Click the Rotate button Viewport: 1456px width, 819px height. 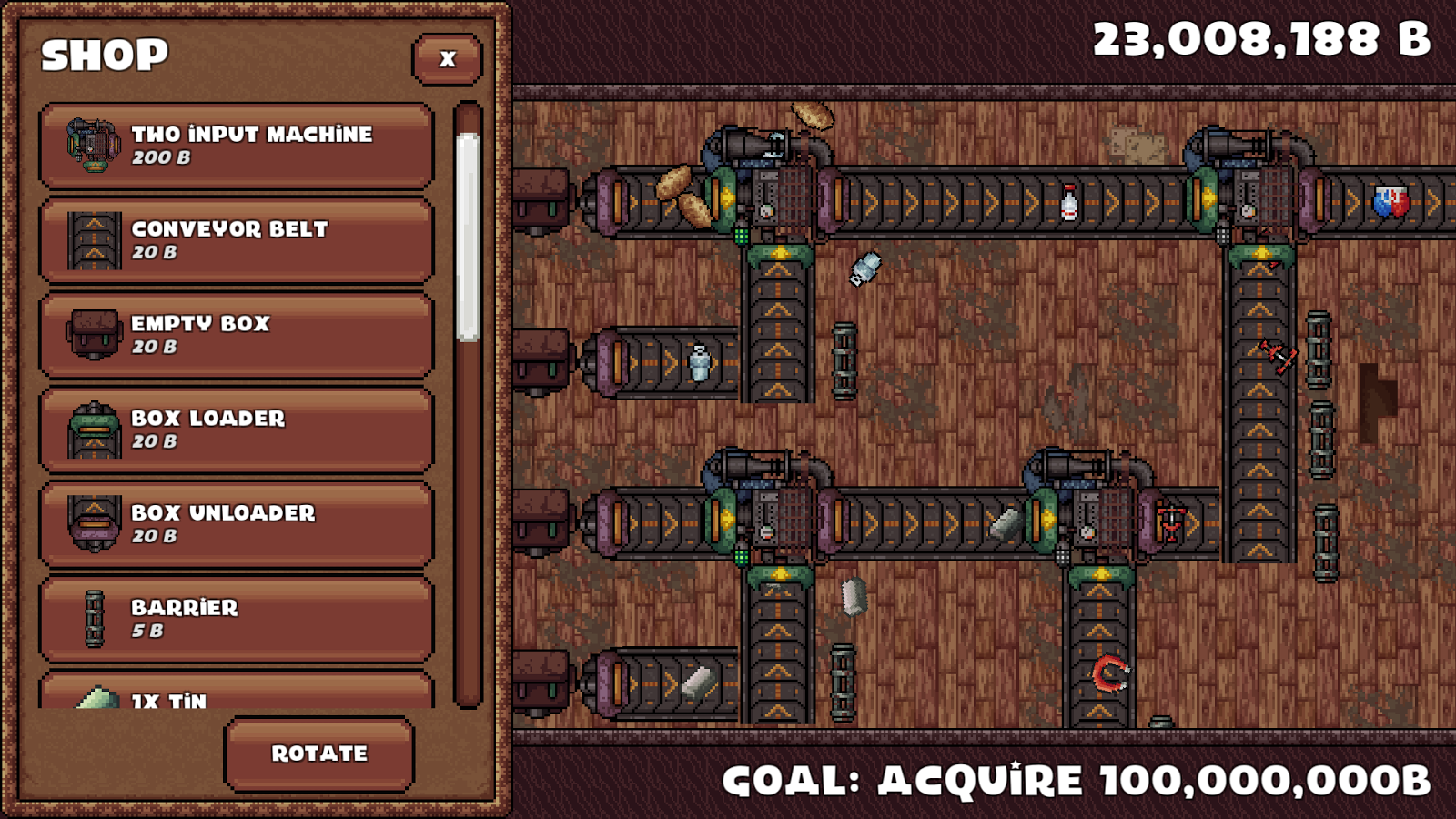(319, 753)
